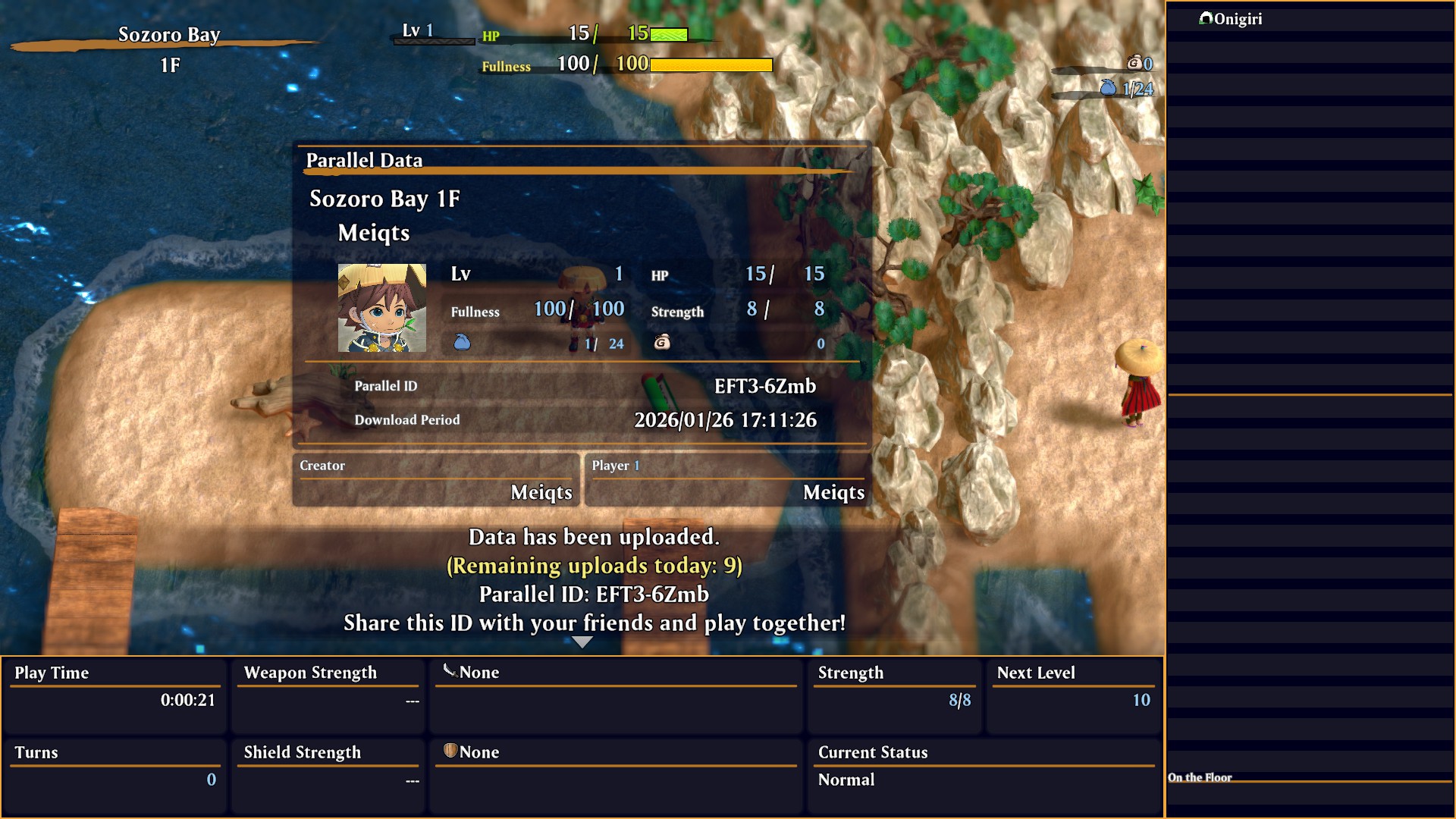Select the Player 1 Meiqts entry
This screenshot has width=1456, height=819.
(x=728, y=480)
